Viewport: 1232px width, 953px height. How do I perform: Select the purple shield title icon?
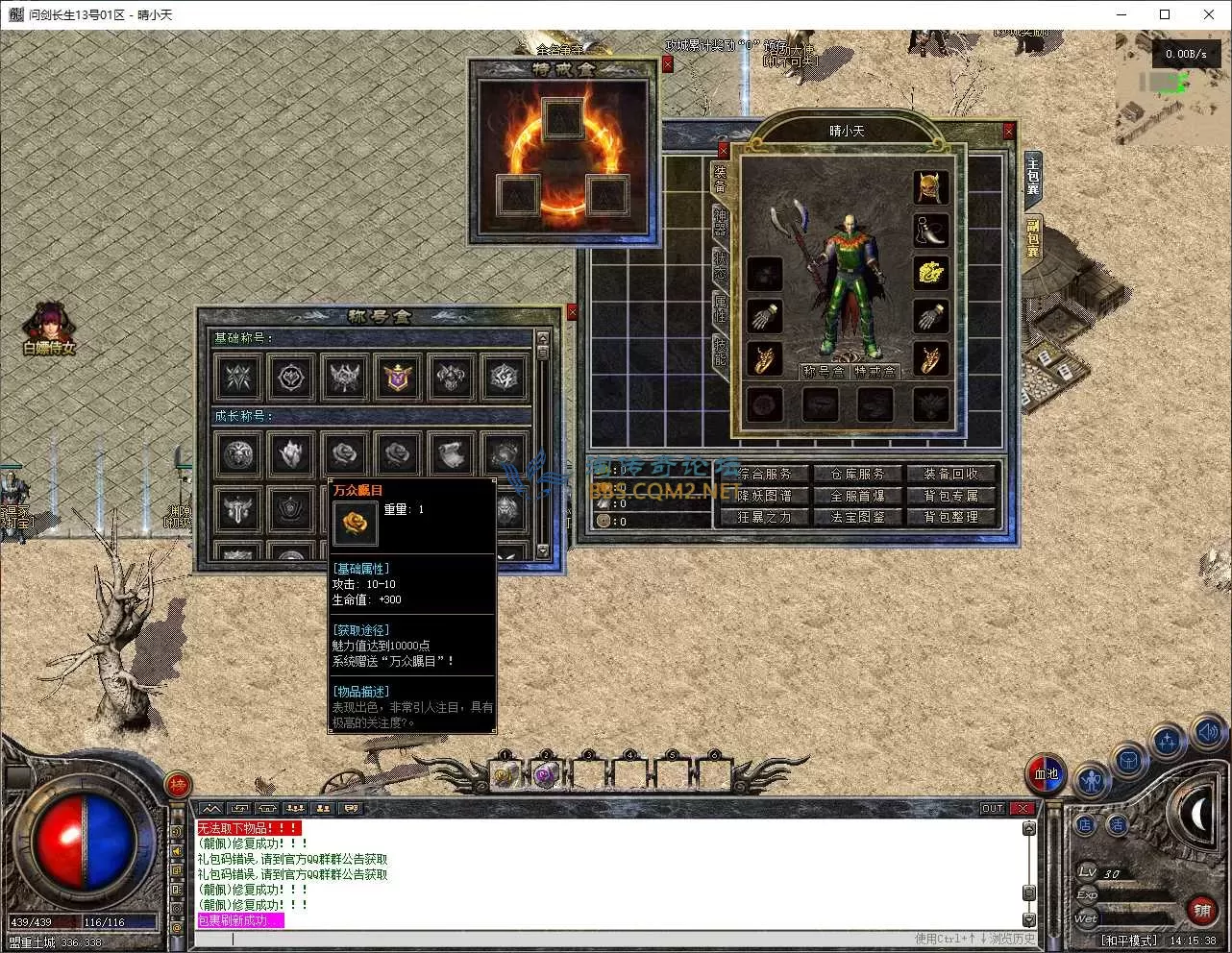pyautogui.click(x=398, y=378)
